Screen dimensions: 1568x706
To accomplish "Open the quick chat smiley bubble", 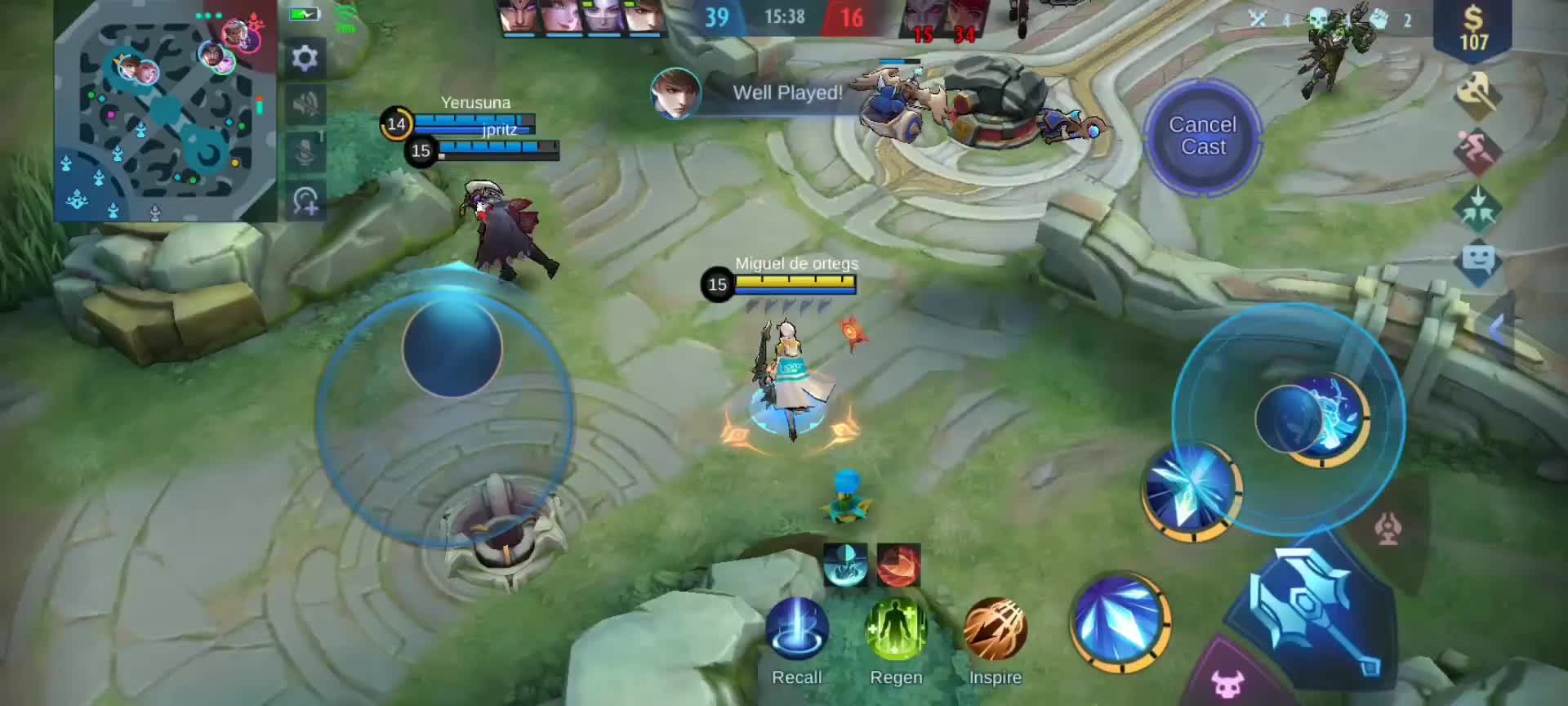I will click(1477, 261).
